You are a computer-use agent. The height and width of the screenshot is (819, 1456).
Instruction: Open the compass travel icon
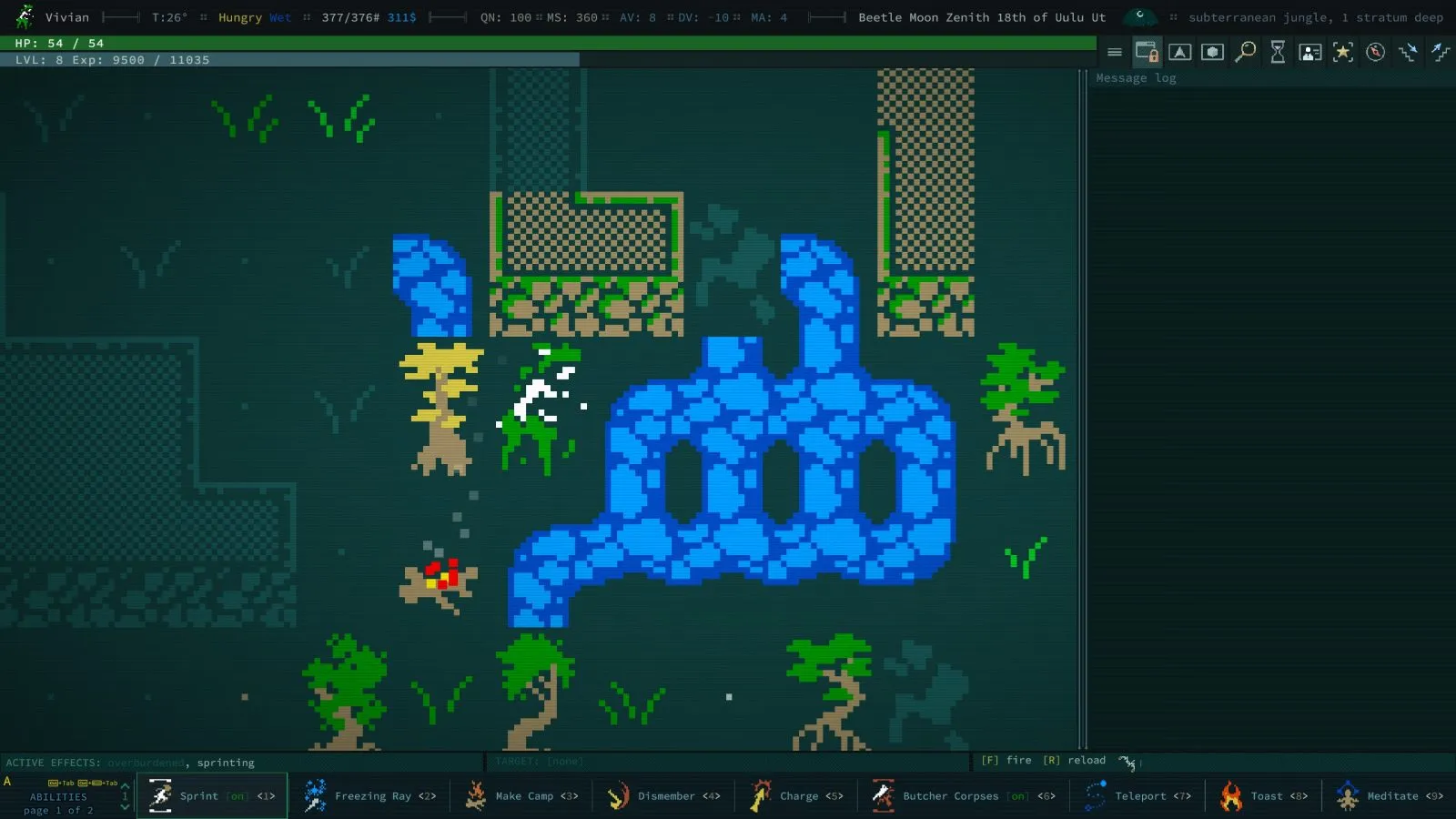tap(1375, 52)
